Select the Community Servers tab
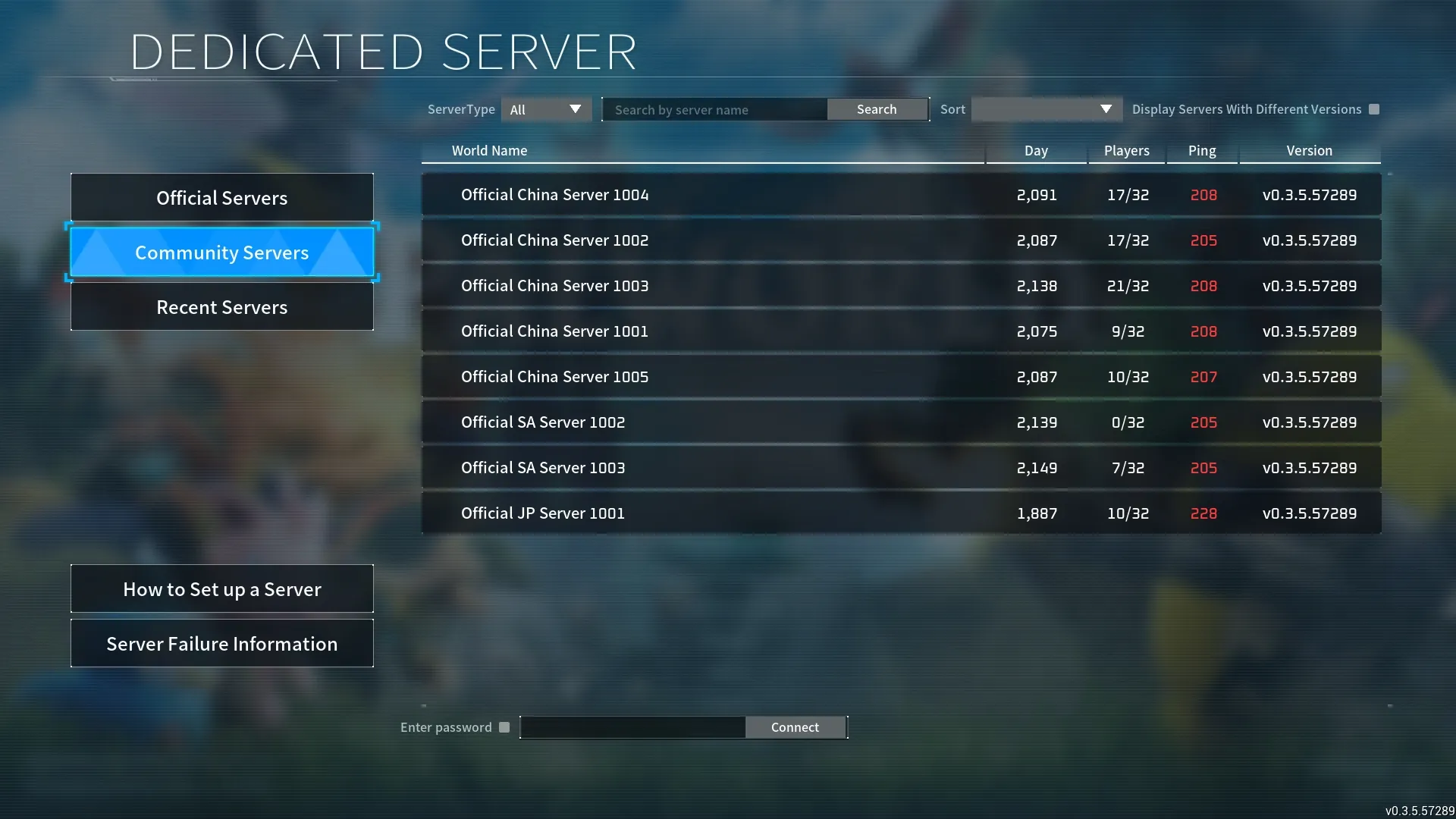 221,252
